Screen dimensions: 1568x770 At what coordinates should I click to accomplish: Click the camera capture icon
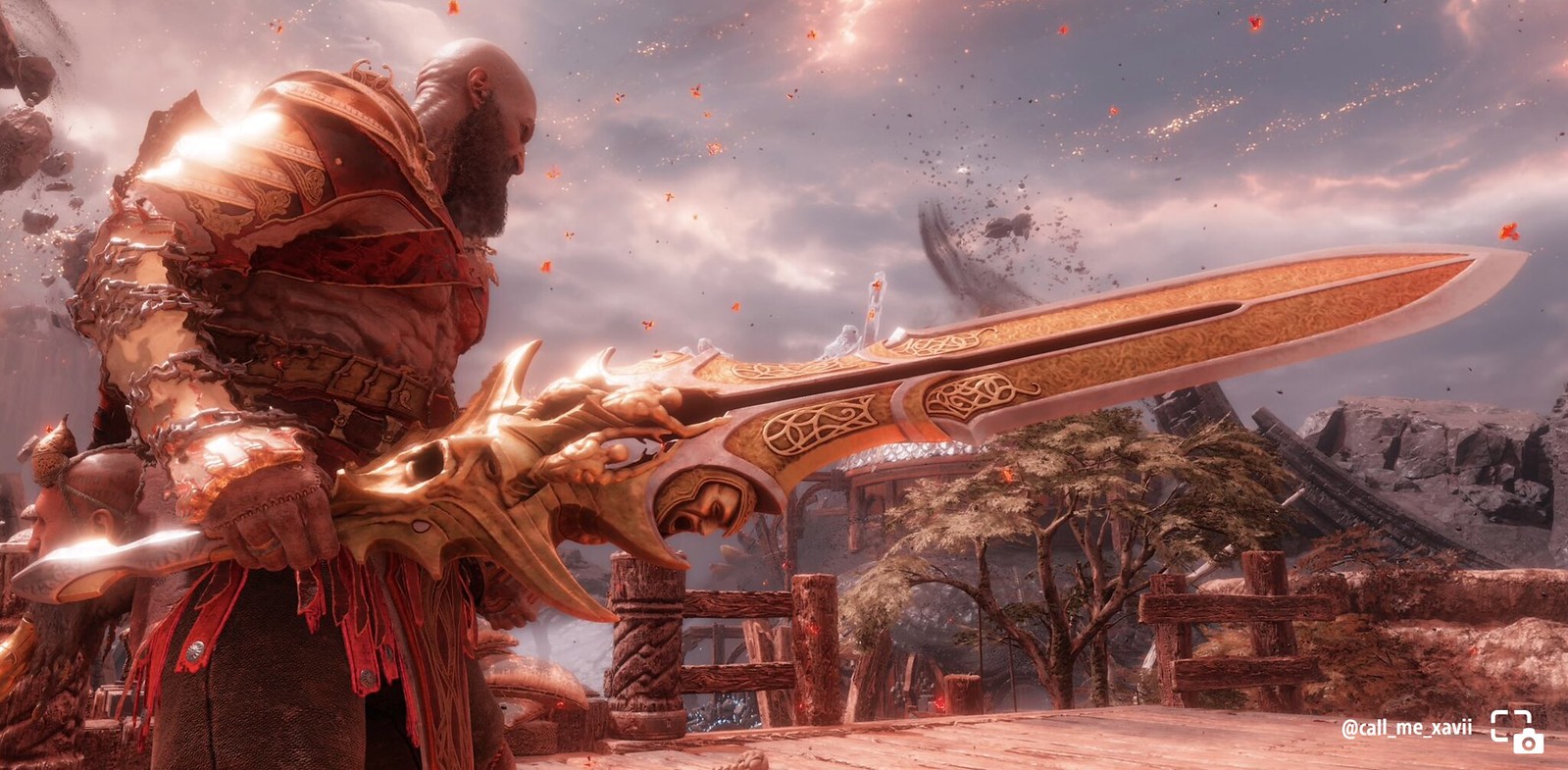pyautogui.click(x=1516, y=732)
